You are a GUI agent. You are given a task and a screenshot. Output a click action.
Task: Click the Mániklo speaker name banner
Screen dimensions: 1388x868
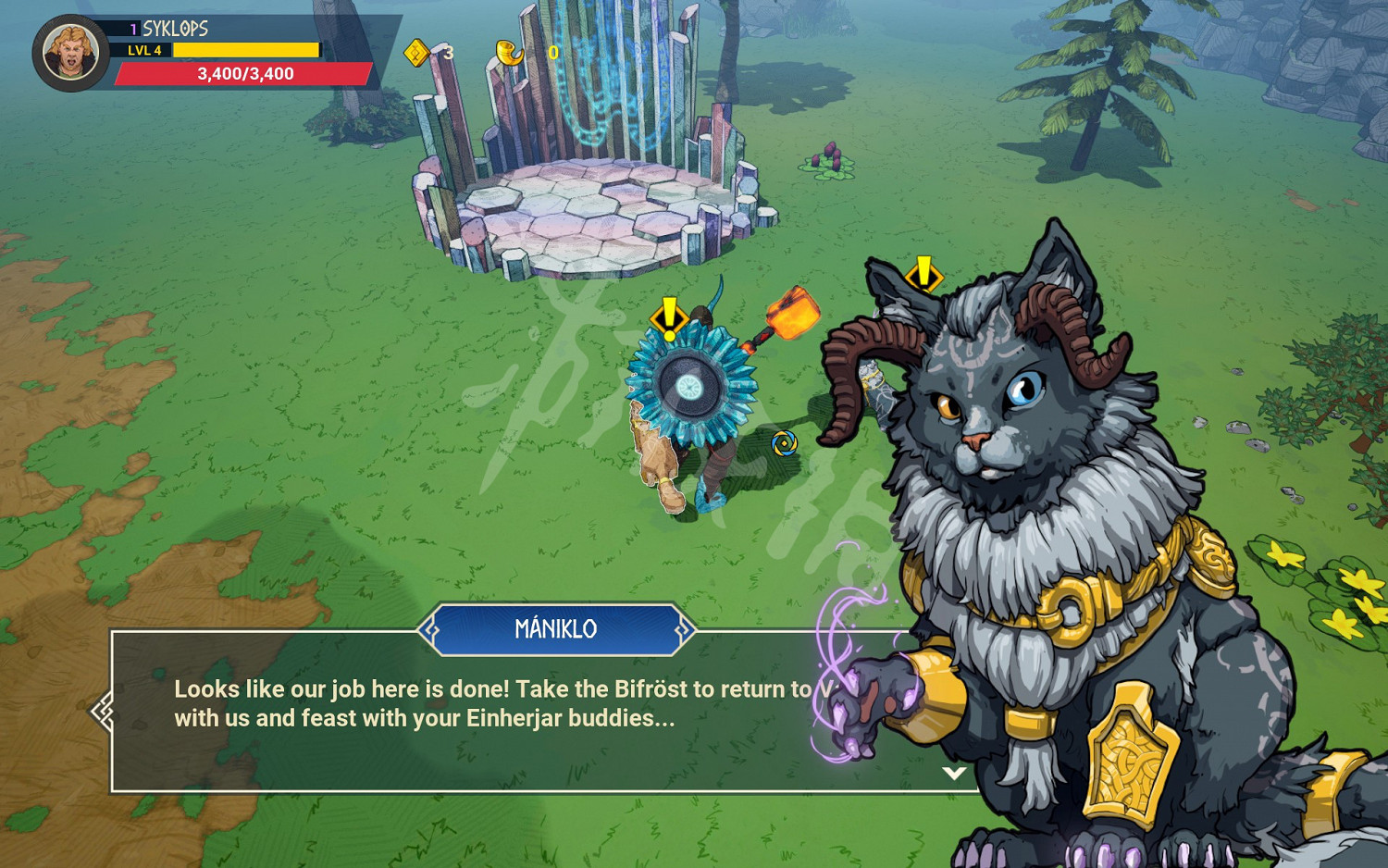pos(555,629)
